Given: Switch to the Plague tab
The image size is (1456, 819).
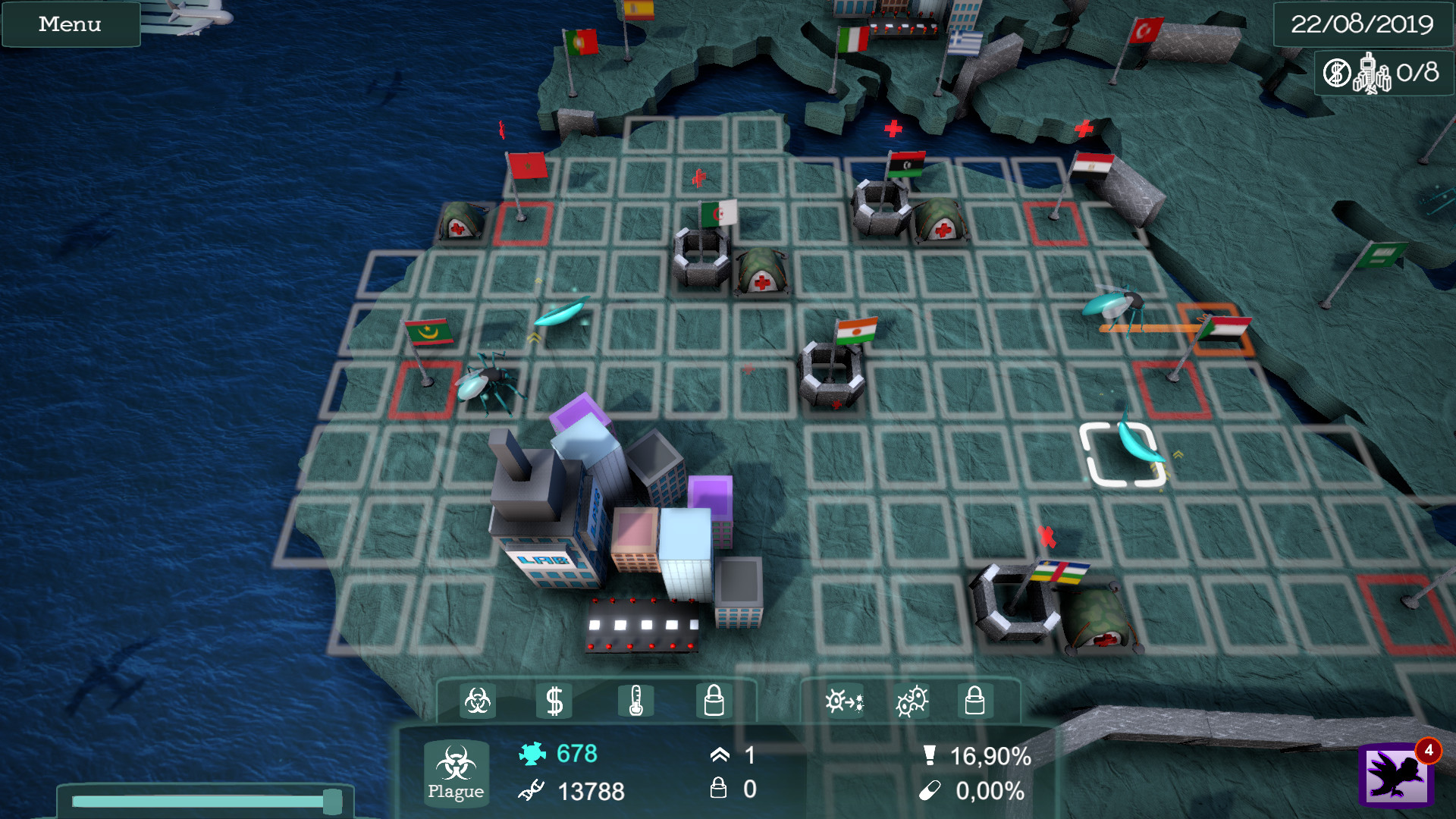Looking at the screenshot, I should (455, 774).
